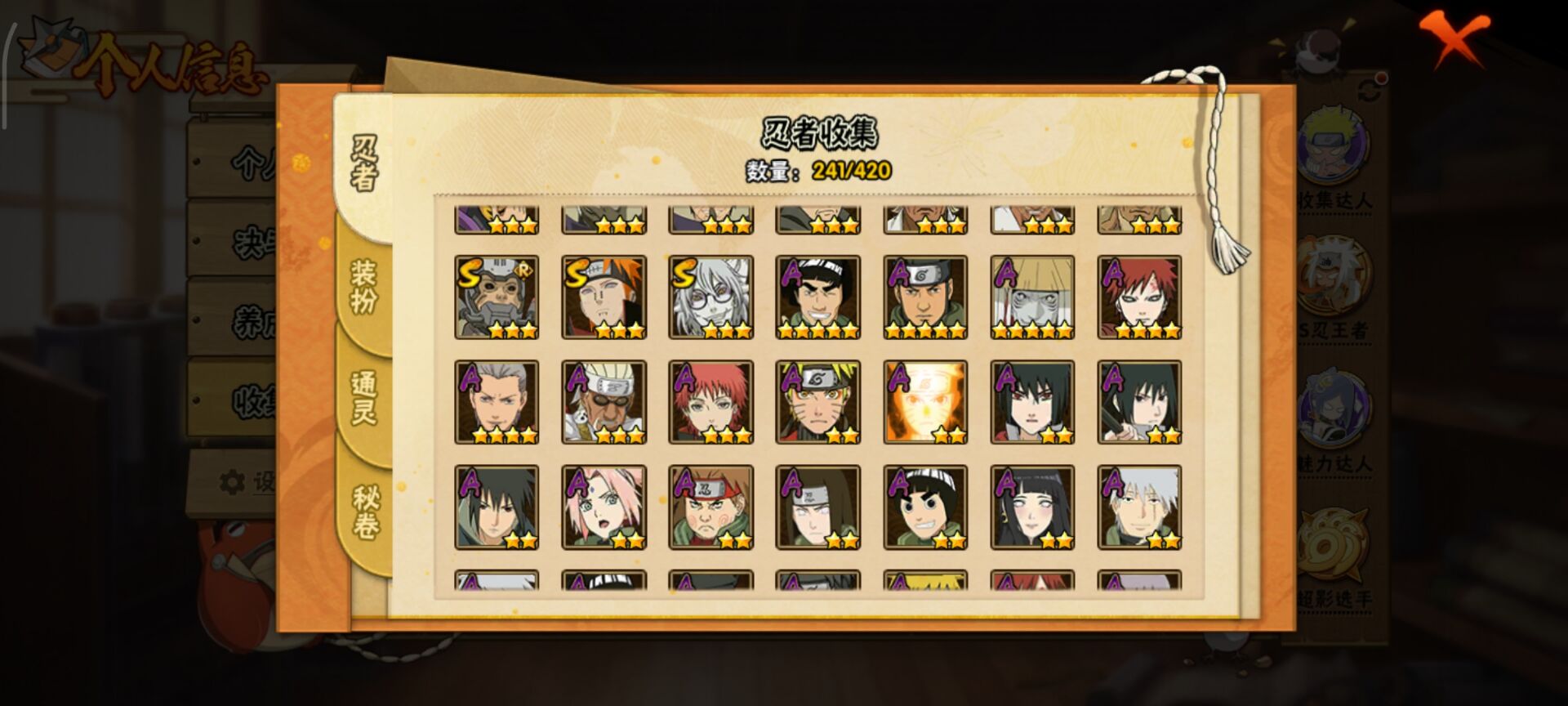Select the masked Hanzo S-rank ninja
Viewport: 1568px width, 706px height.
point(497,297)
